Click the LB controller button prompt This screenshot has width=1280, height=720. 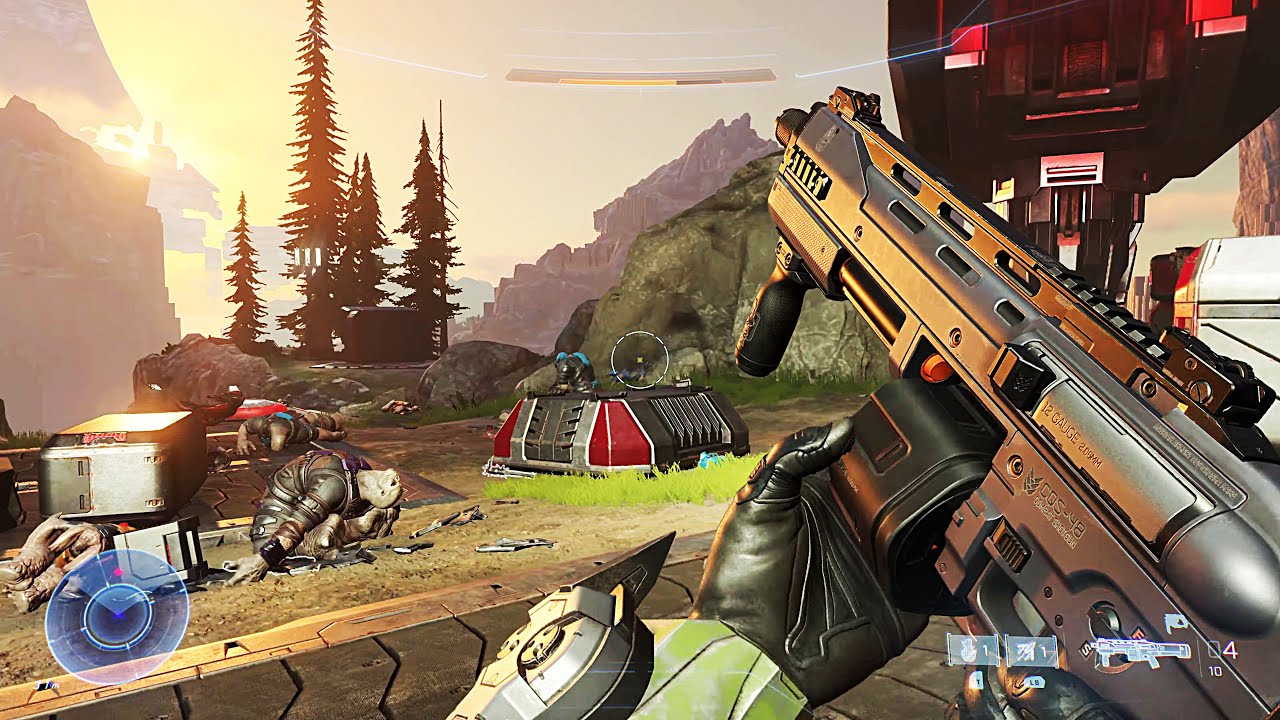1034,682
